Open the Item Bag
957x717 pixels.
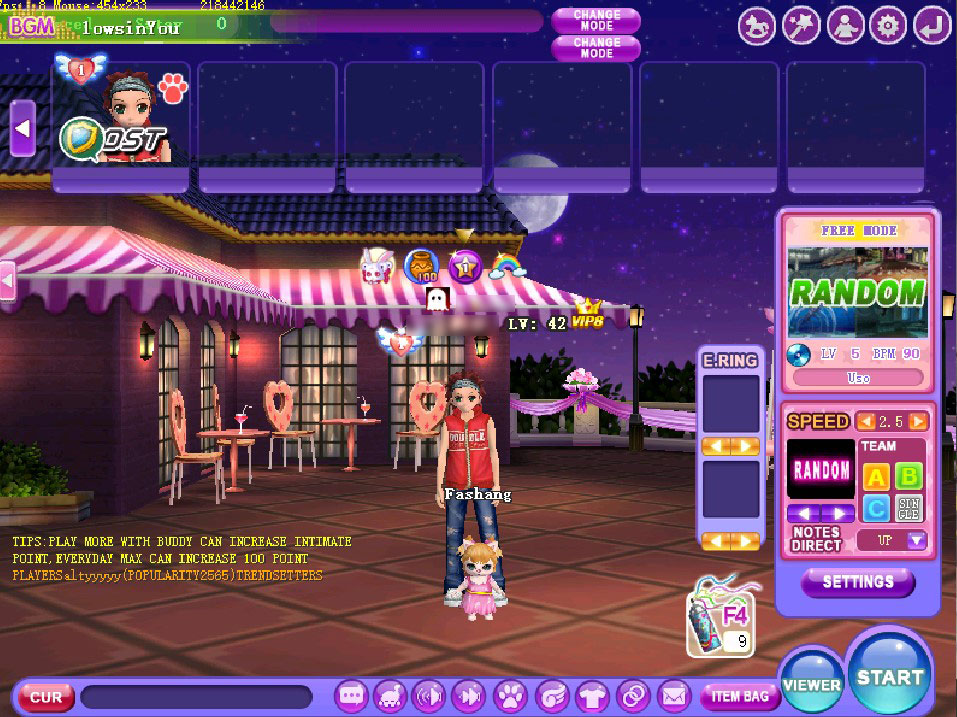click(x=739, y=696)
